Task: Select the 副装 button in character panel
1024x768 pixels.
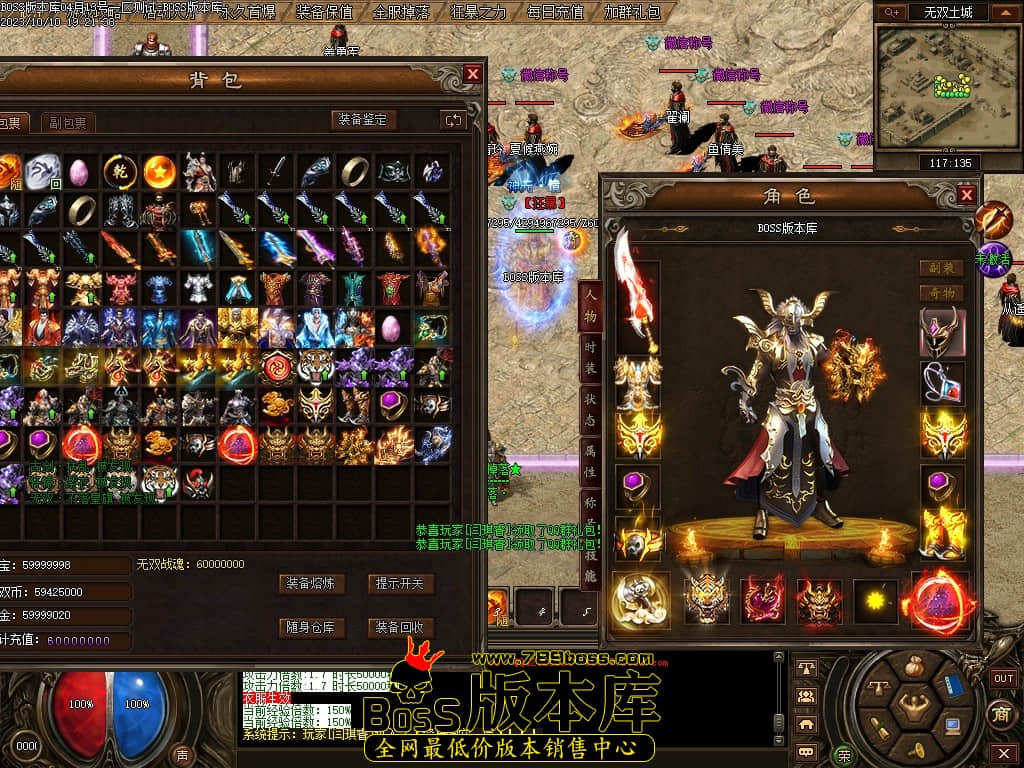Action: (x=941, y=268)
